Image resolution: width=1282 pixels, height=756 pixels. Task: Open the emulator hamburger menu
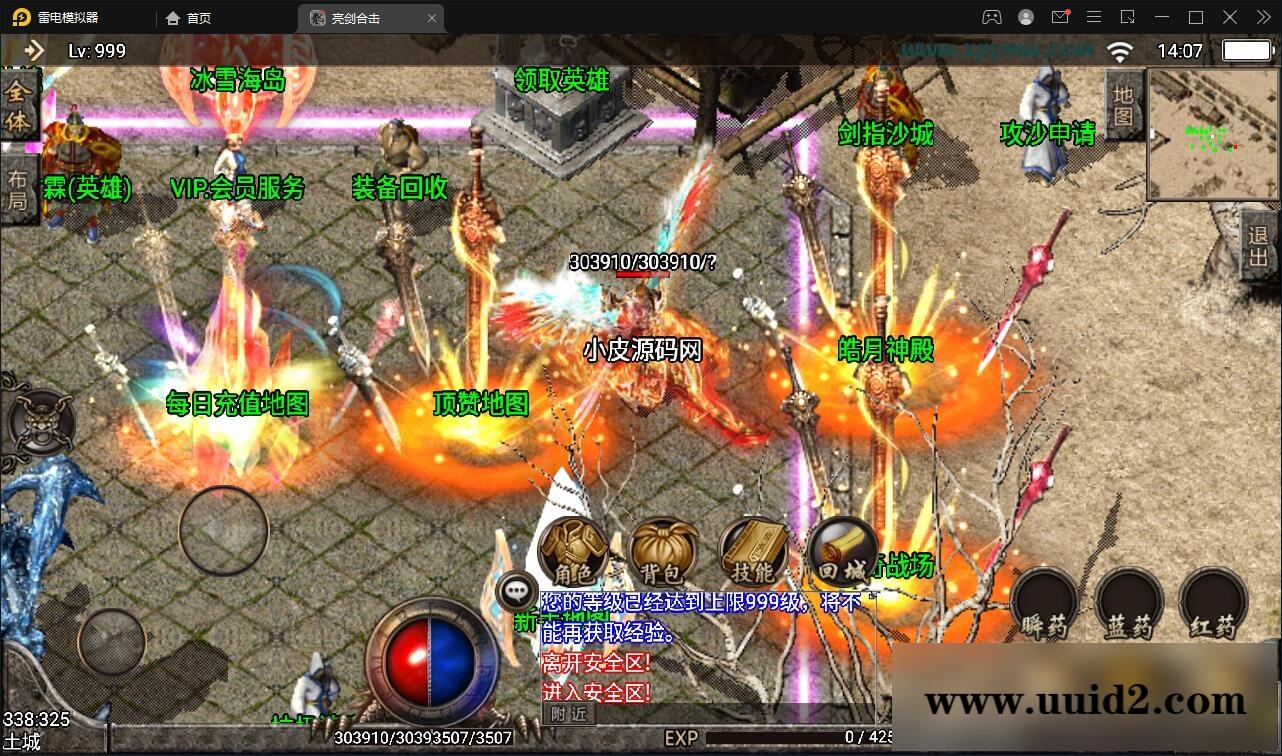pyautogui.click(x=1094, y=17)
